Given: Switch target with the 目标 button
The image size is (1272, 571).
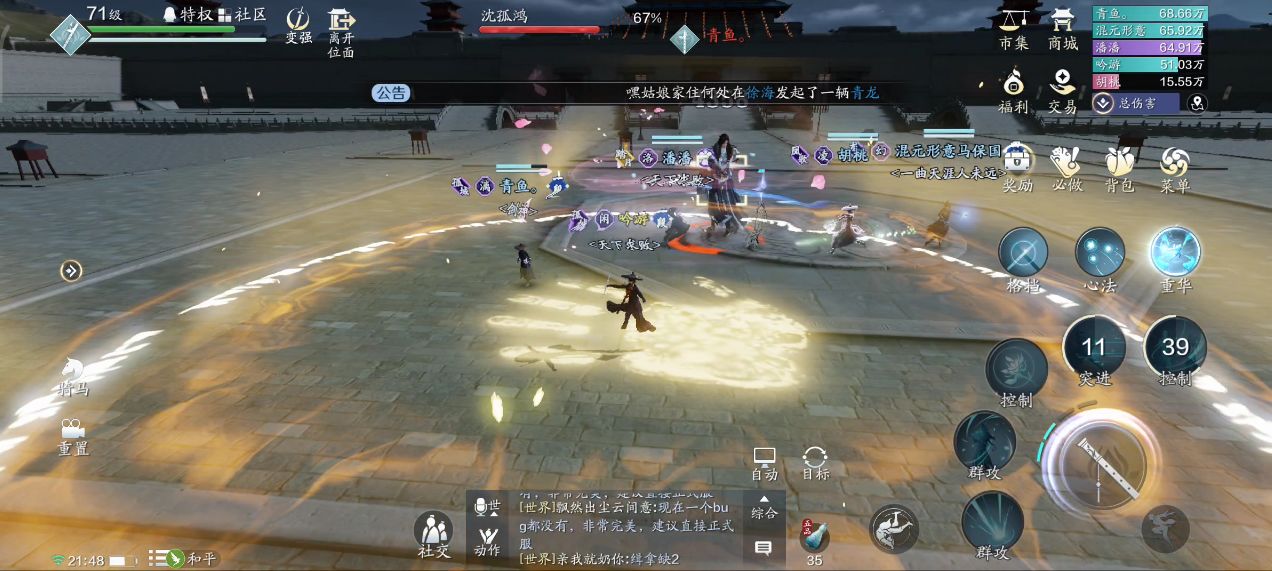Looking at the screenshot, I should click(x=815, y=462).
